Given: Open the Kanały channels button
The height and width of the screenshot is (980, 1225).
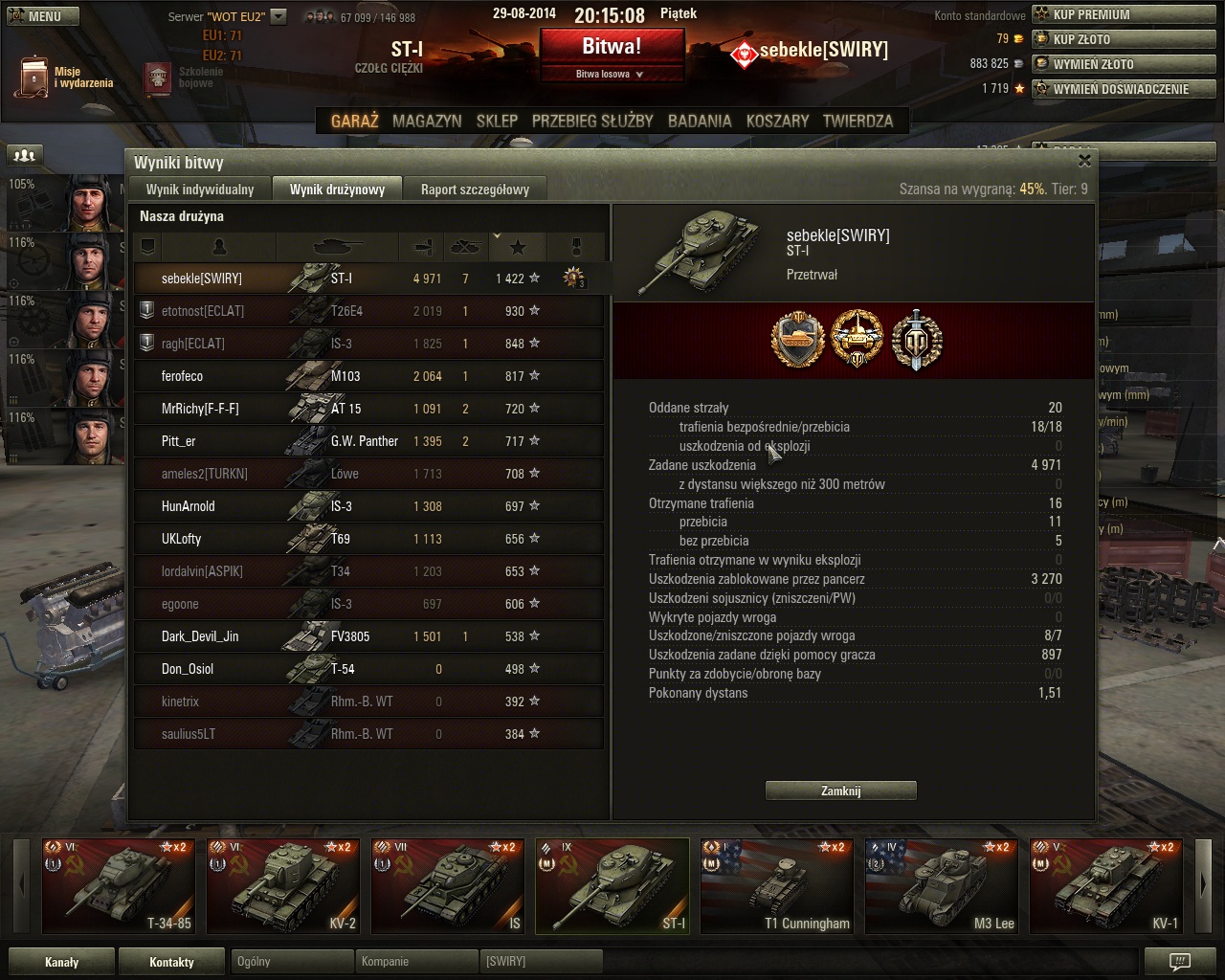Looking at the screenshot, I should 62,962.
